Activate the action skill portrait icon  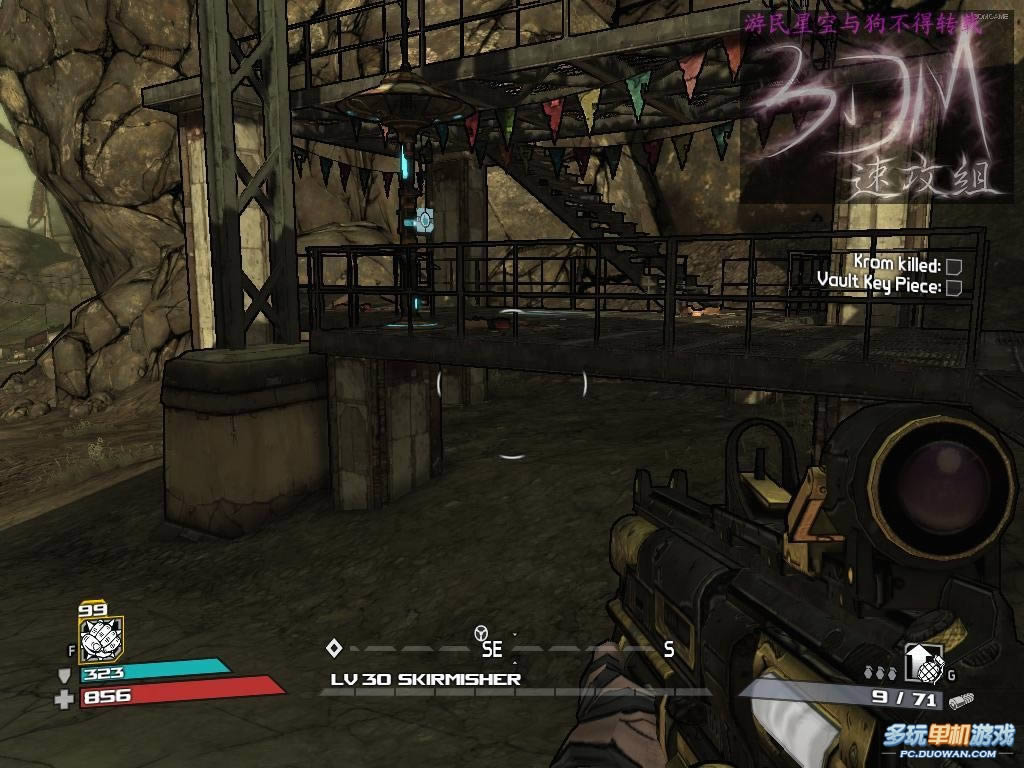tap(100, 635)
